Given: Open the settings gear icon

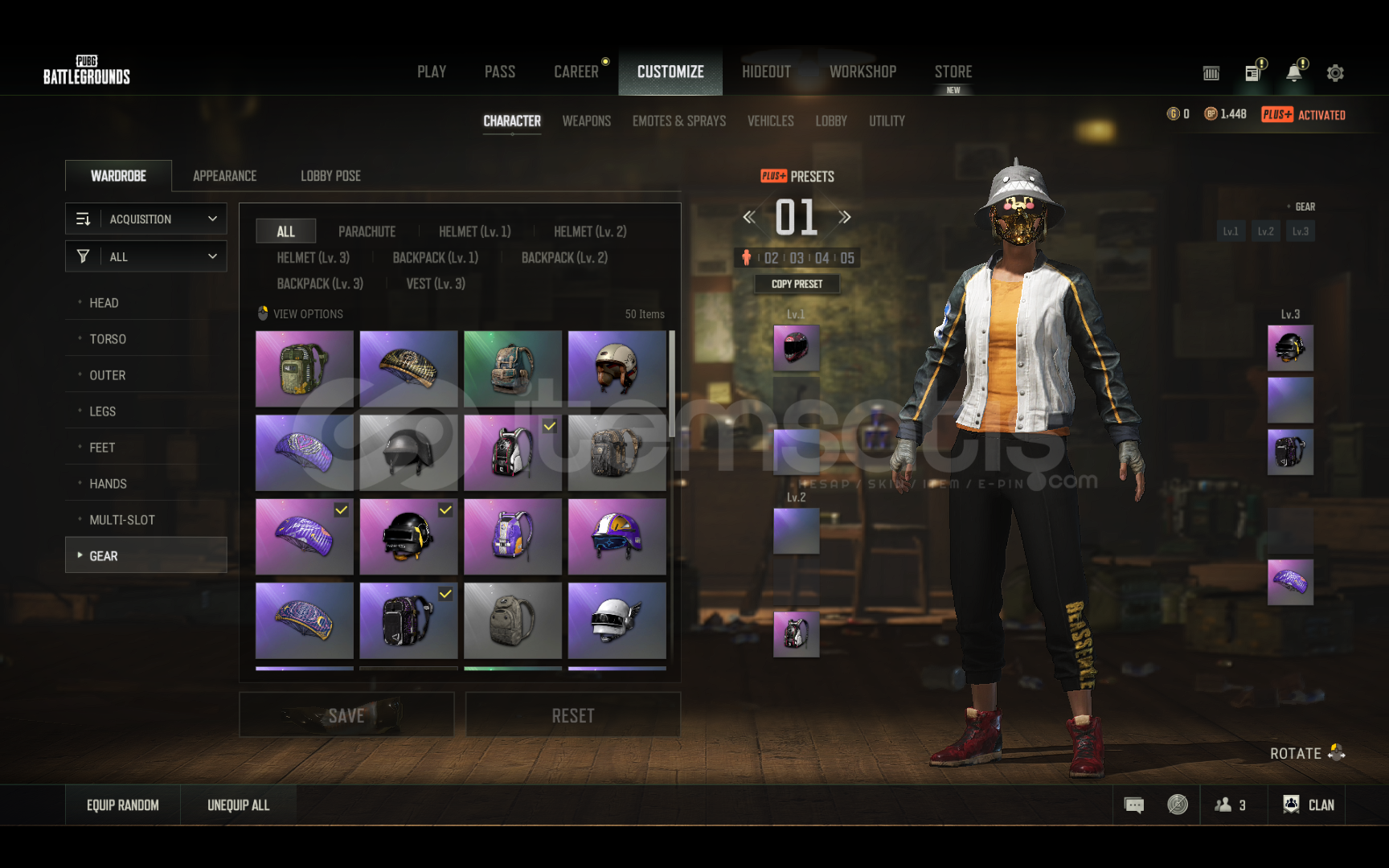Looking at the screenshot, I should [1335, 73].
